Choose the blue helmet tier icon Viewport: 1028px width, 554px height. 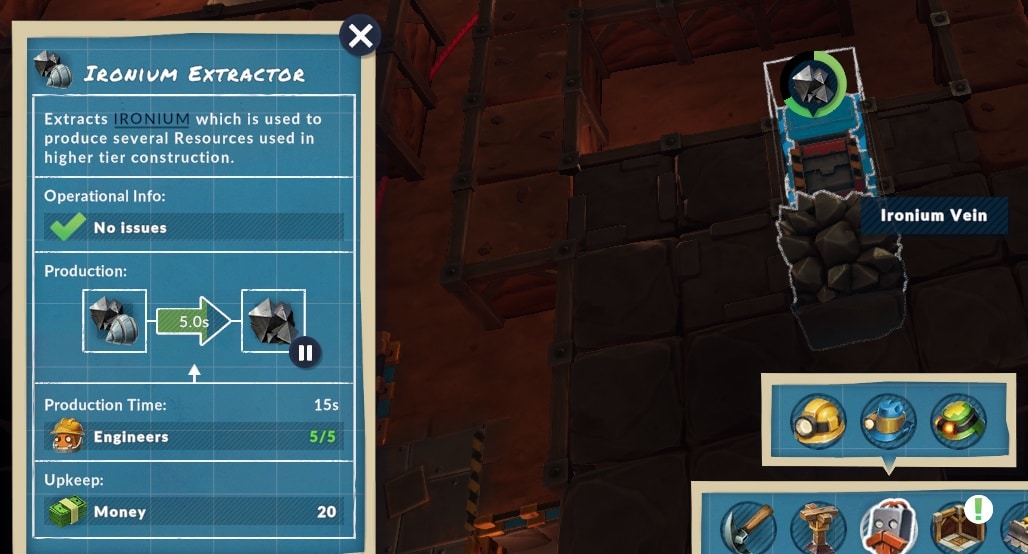point(888,420)
